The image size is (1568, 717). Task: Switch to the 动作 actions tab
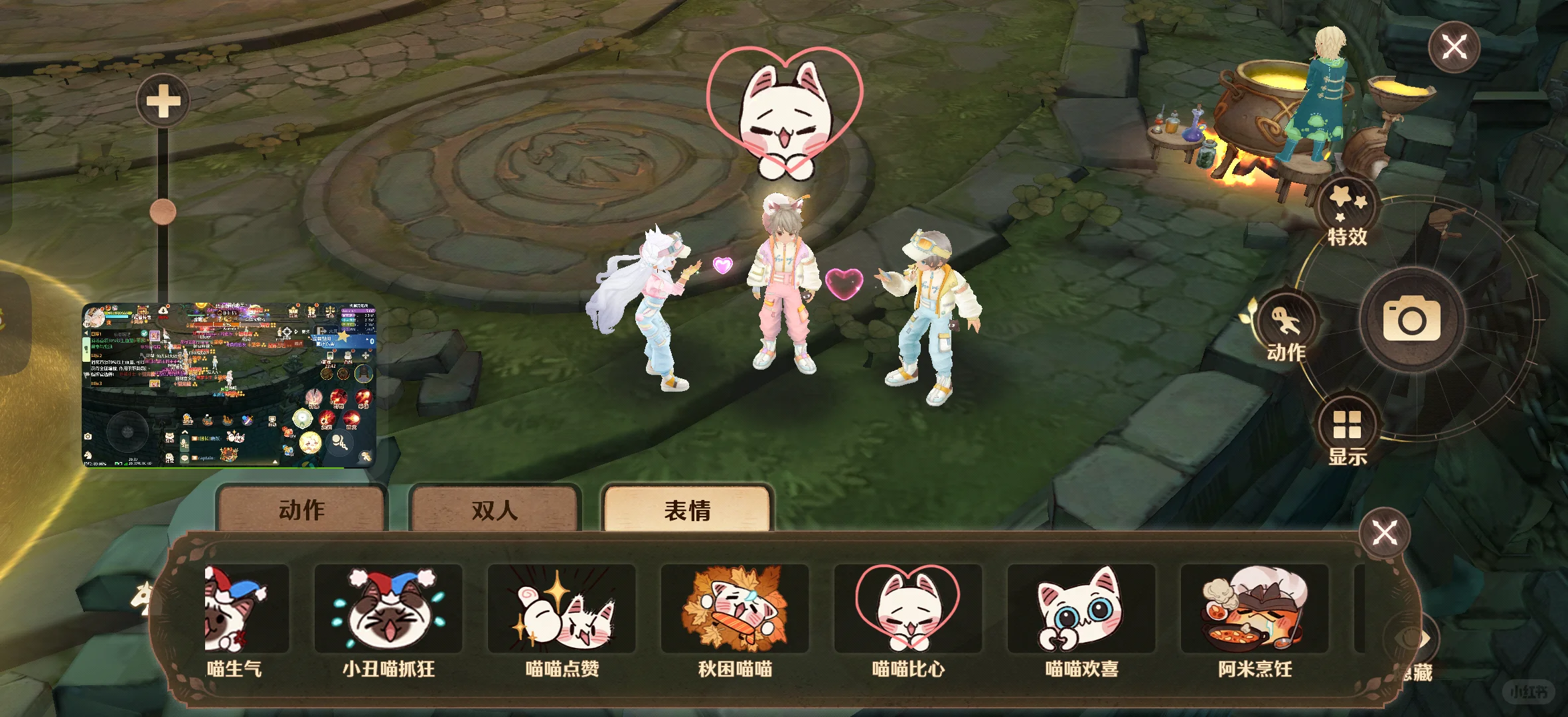302,511
